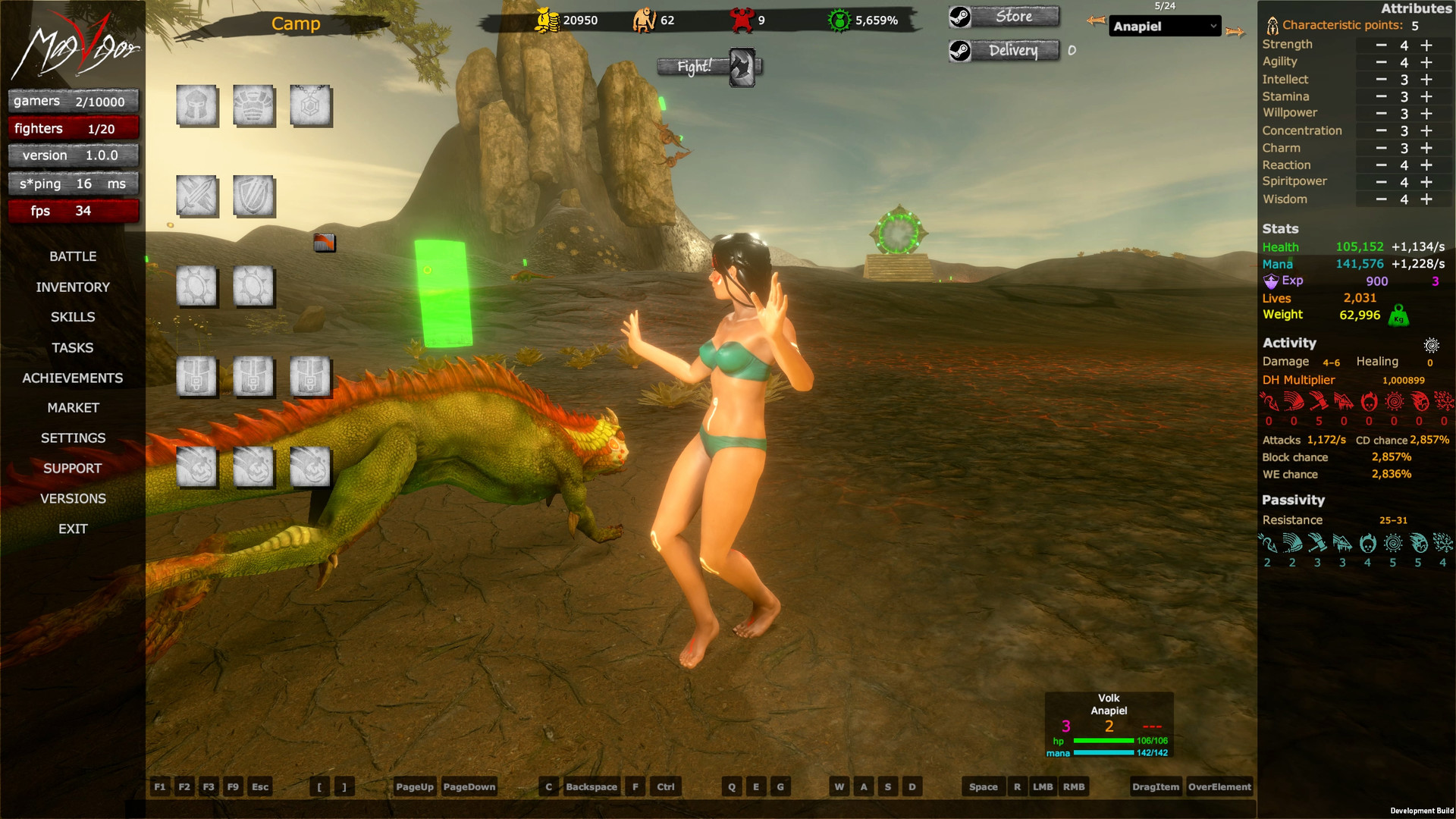Select the sword weapon slot icon
Image resolution: width=1456 pixels, height=819 pixels.
(197, 196)
